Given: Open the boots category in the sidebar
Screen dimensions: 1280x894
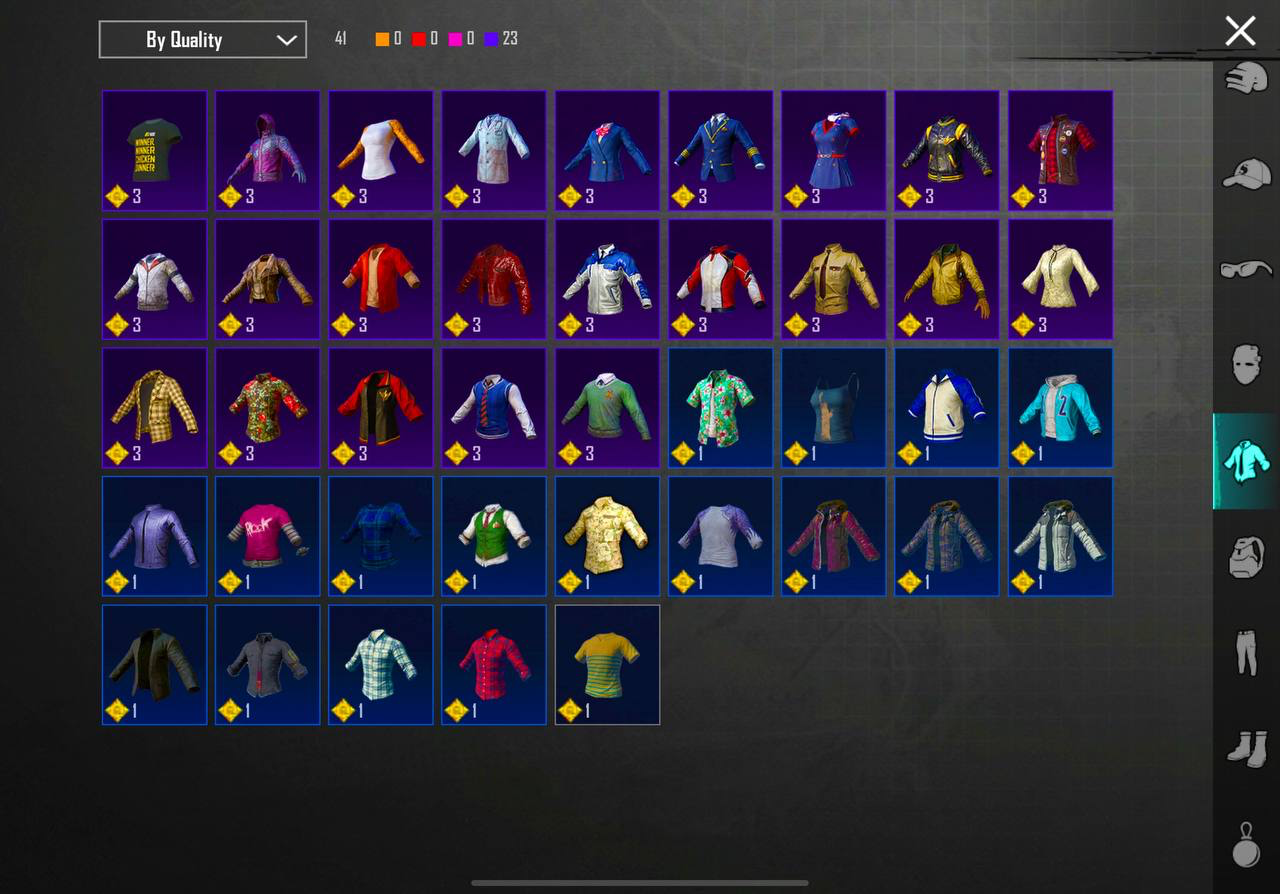Looking at the screenshot, I should click(1244, 746).
